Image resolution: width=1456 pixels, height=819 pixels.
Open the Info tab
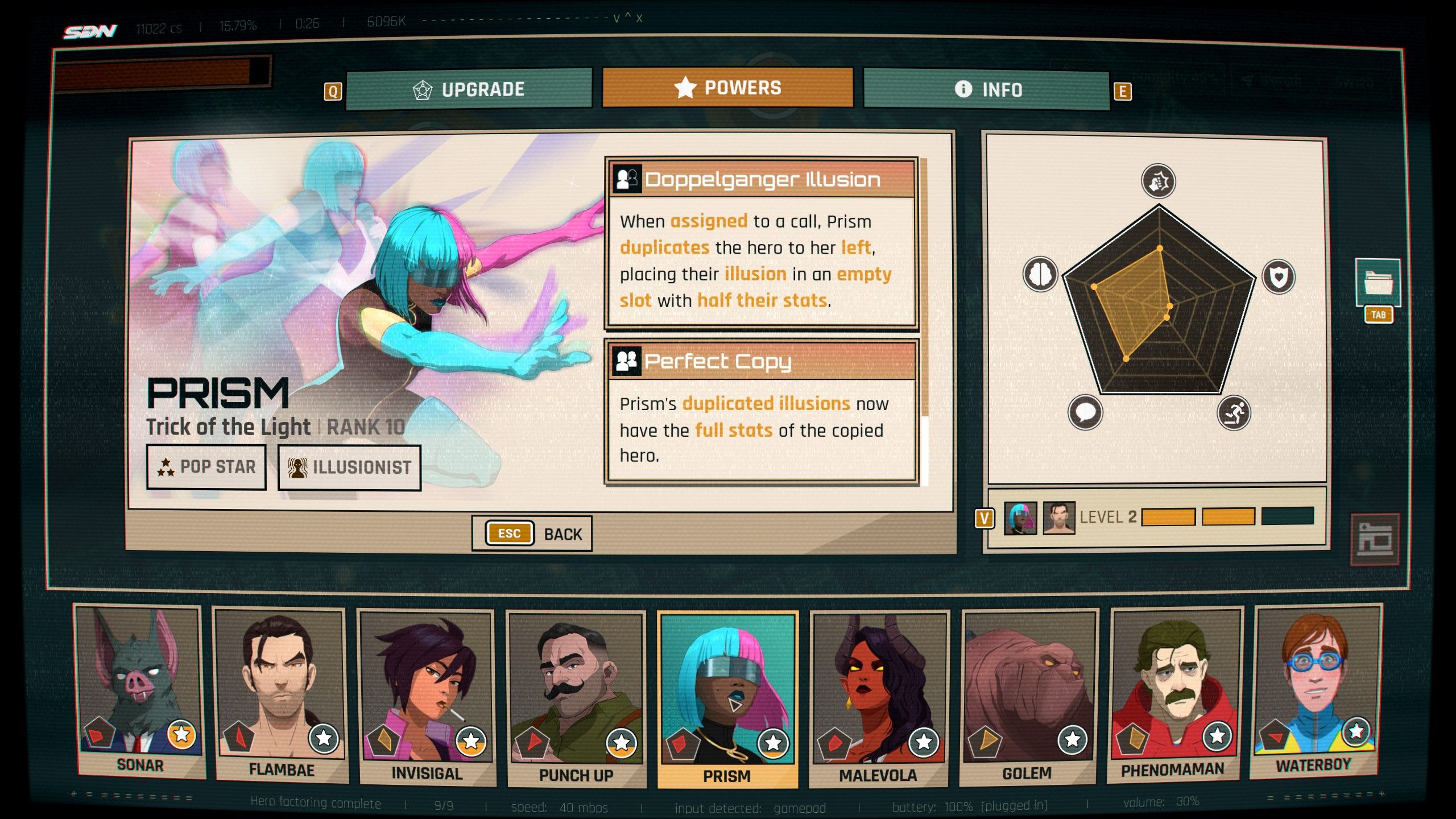point(987,89)
